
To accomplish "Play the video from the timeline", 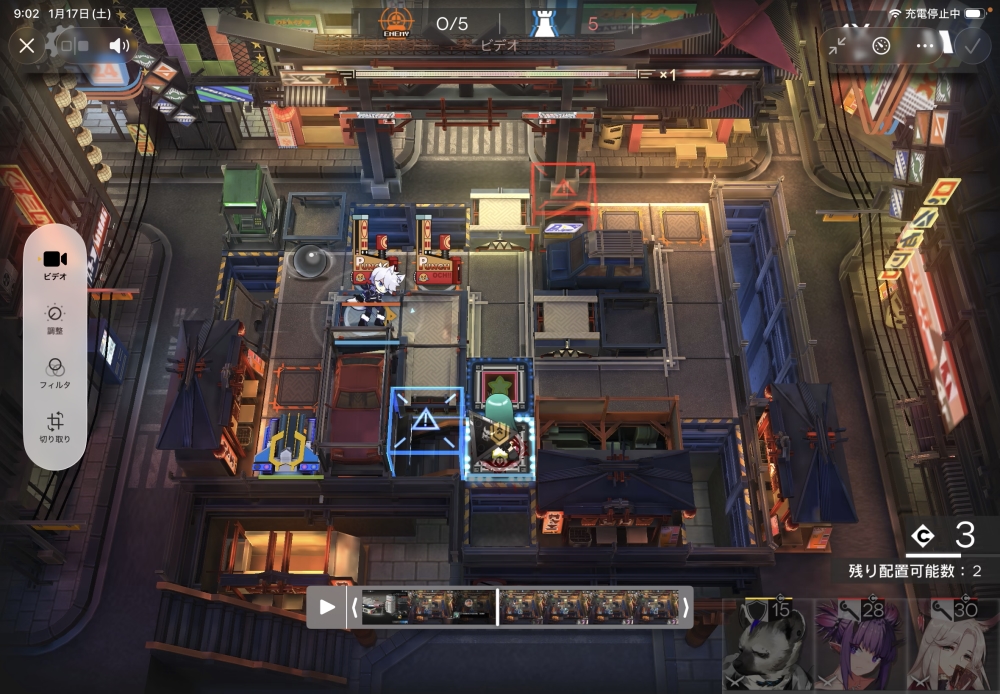I will point(327,607).
